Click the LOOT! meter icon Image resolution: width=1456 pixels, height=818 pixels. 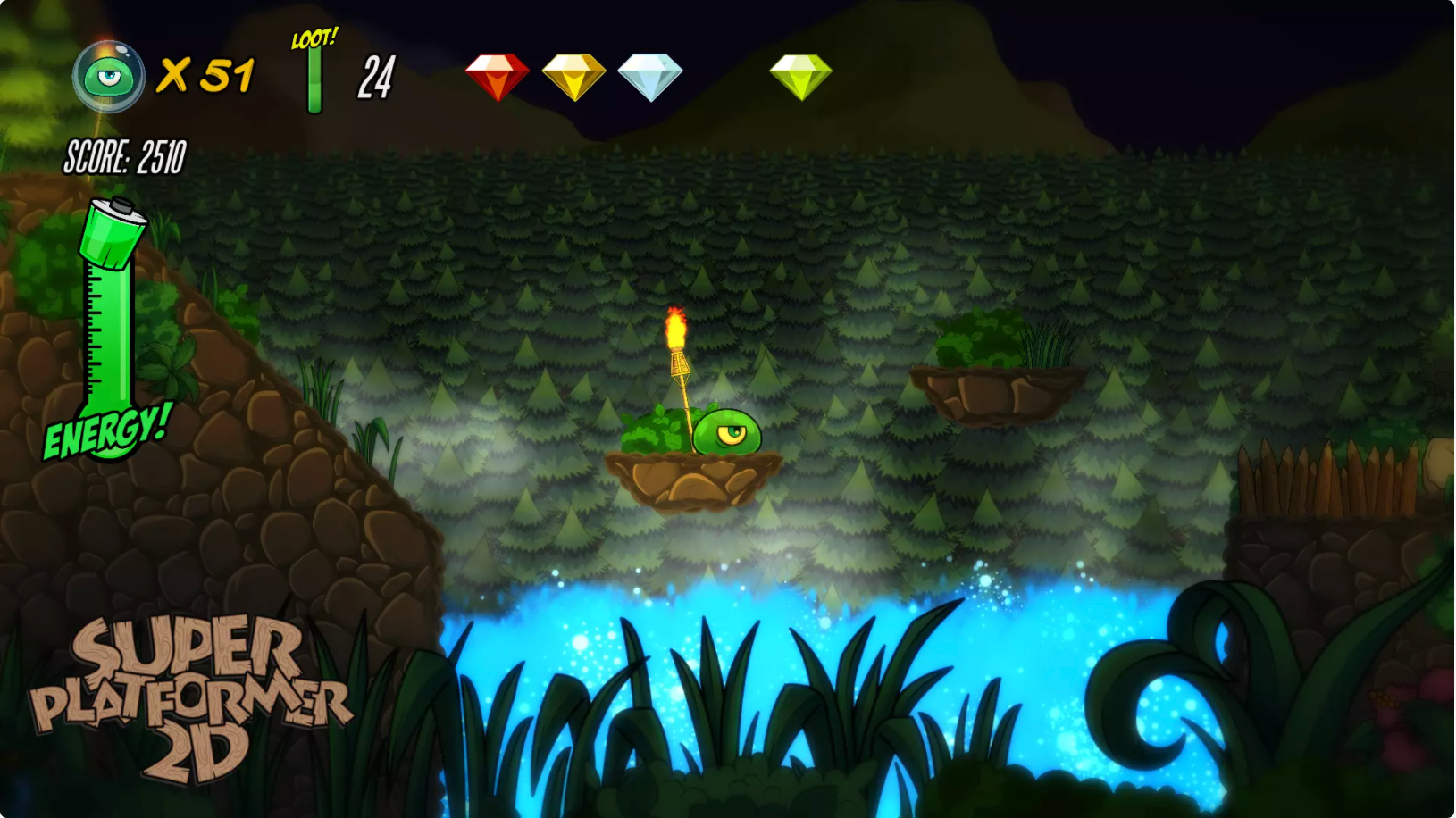coord(314,76)
